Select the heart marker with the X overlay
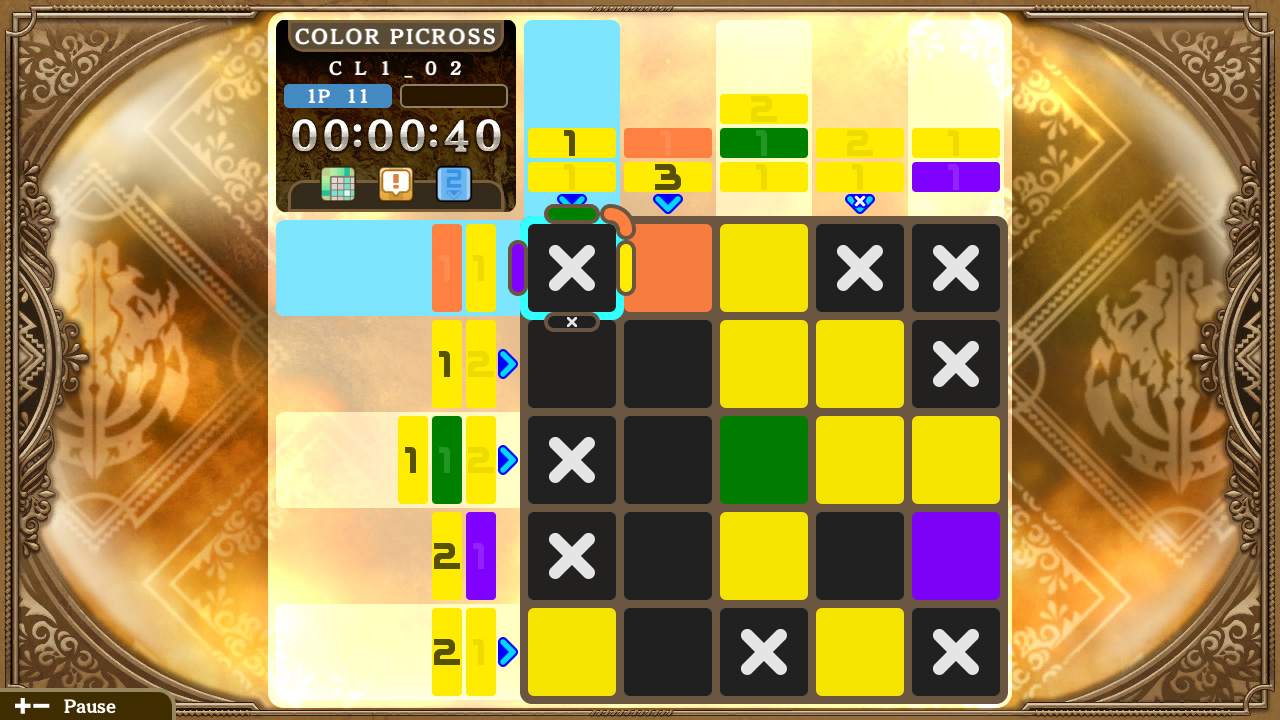The image size is (1280, 720). tap(860, 204)
